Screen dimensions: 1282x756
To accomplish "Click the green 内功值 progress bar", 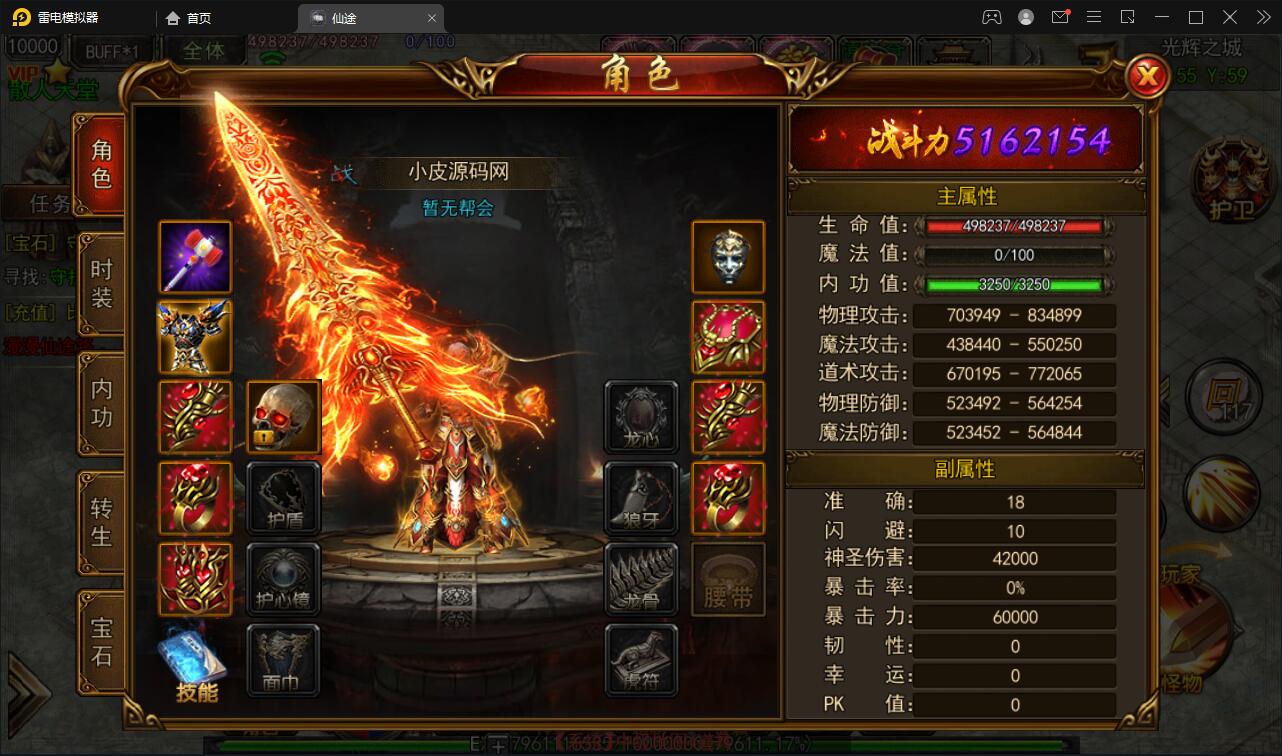I will (x=1013, y=284).
